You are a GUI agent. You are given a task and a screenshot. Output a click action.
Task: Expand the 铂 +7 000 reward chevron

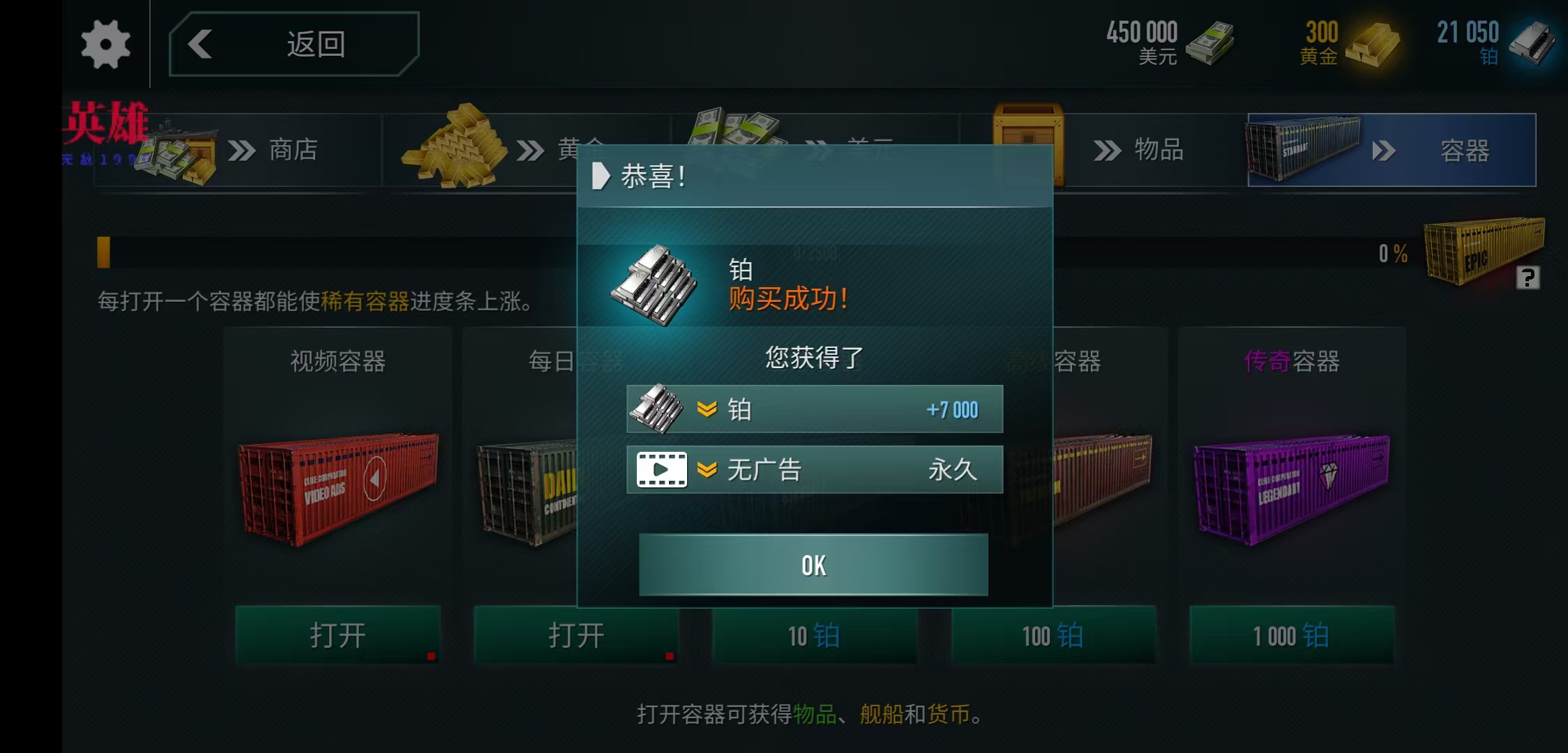point(706,409)
